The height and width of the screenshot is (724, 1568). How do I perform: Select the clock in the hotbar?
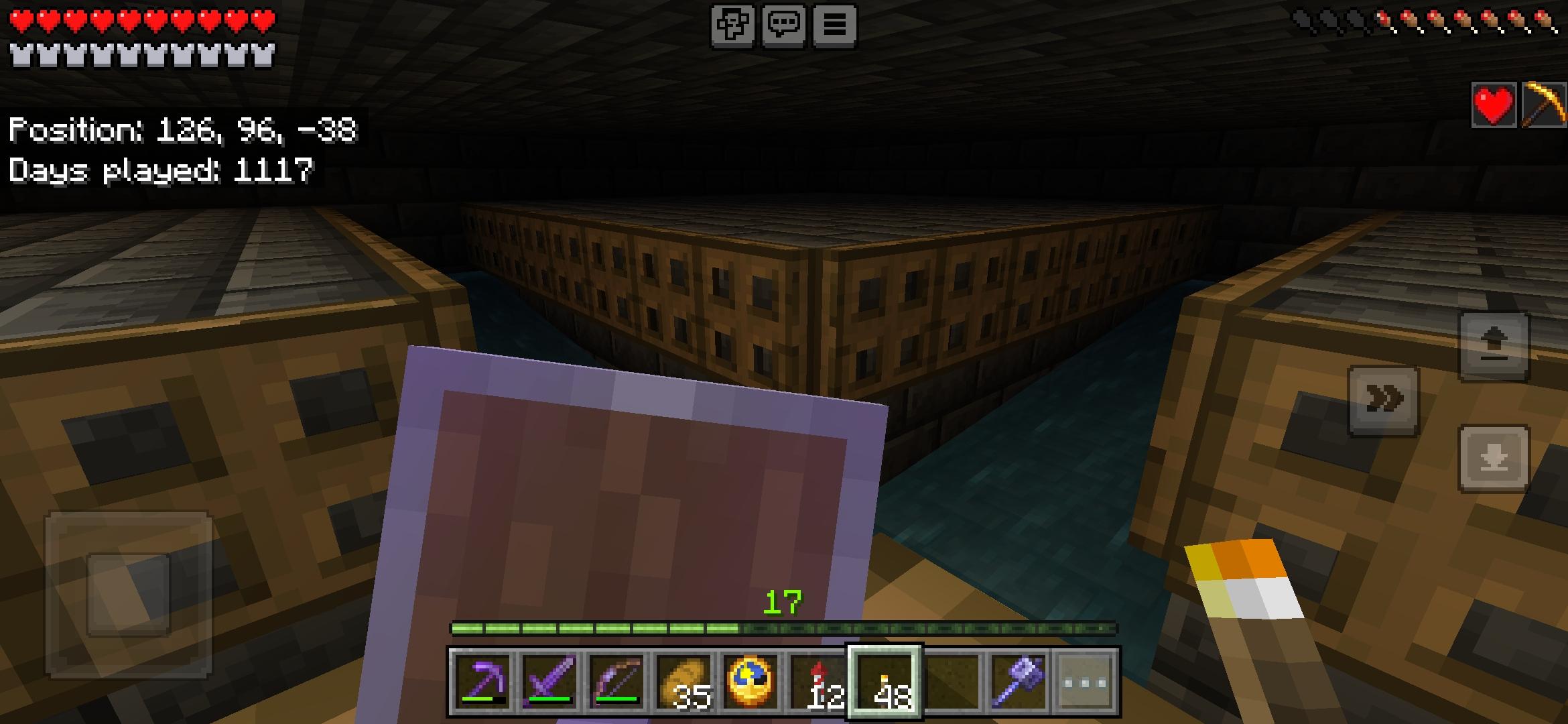(750, 680)
